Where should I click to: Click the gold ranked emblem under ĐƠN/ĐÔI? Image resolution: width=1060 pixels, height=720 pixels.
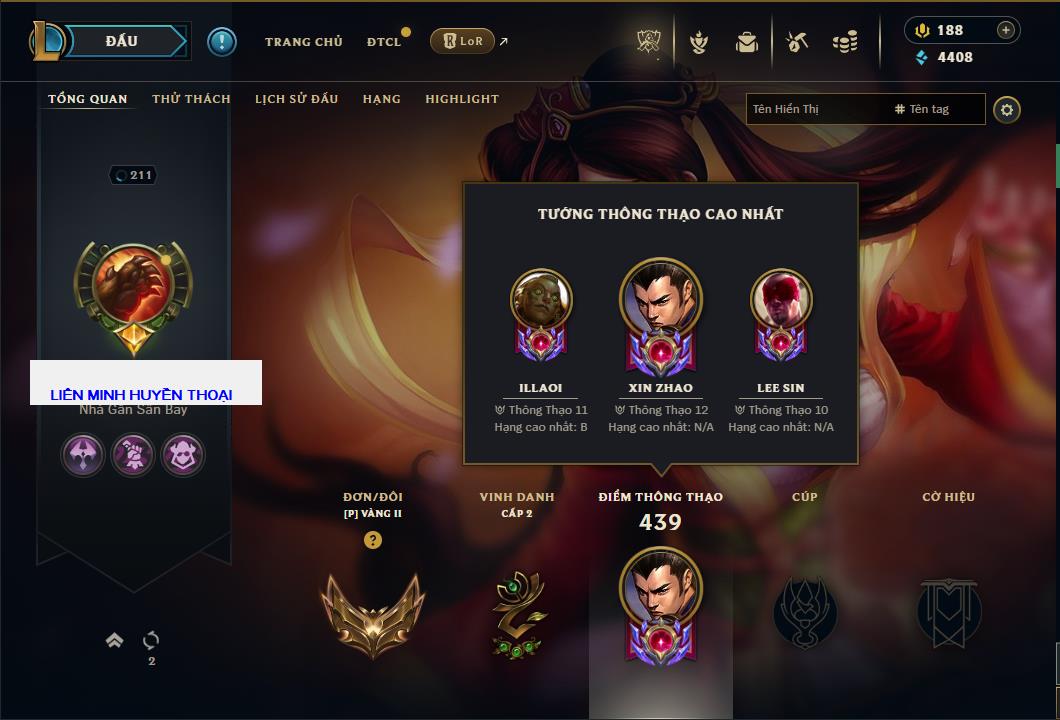point(372,612)
